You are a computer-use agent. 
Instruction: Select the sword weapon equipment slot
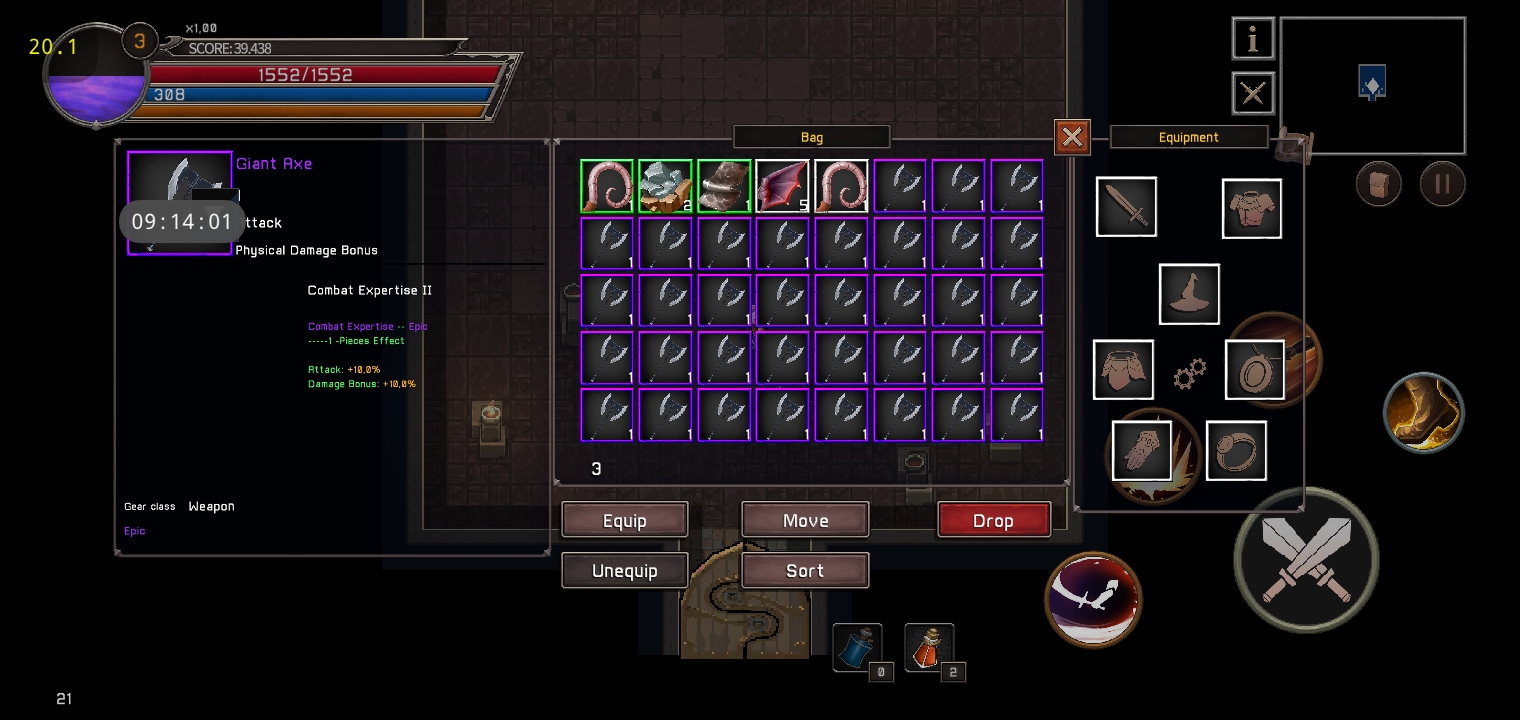tap(1126, 207)
